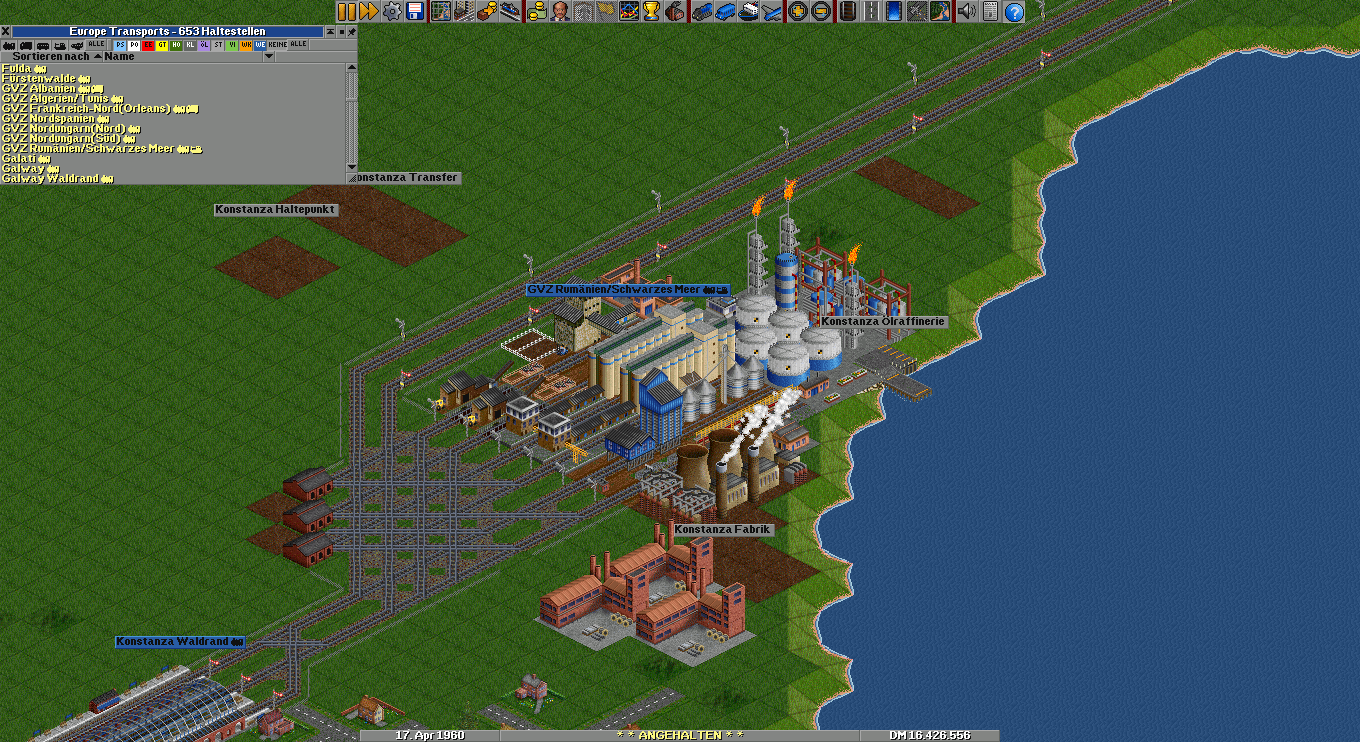Toggle the KEINE no-cargo filter button
The height and width of the screenshot is (742, 1360).
(278, 45)
